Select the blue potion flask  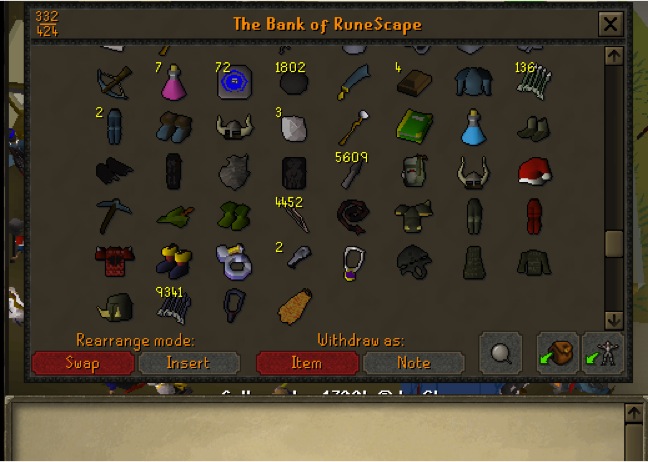pyautogui.click(x=473, y=127)
